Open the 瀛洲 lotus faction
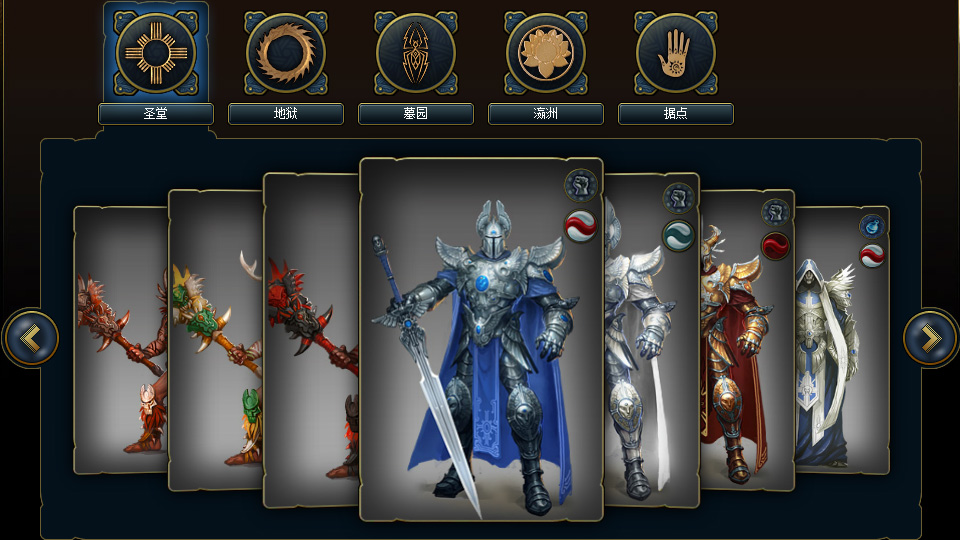This screenshot has width=960, height=540. pos(545,53)
